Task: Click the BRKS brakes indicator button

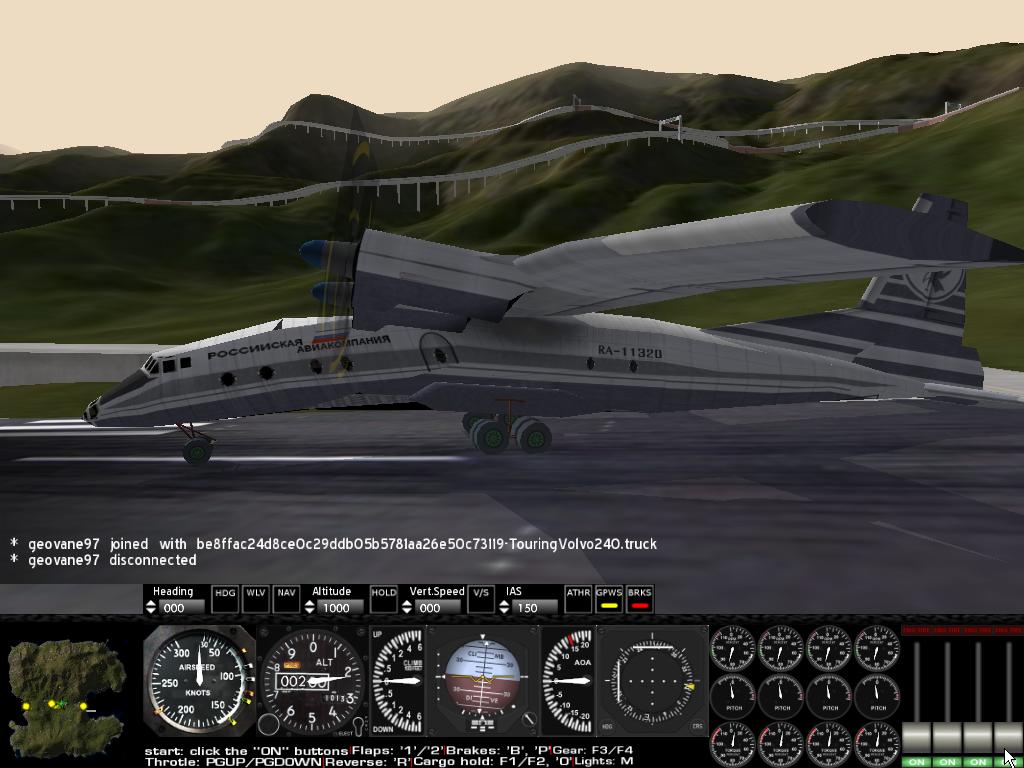Action: [x=640, y=598]
